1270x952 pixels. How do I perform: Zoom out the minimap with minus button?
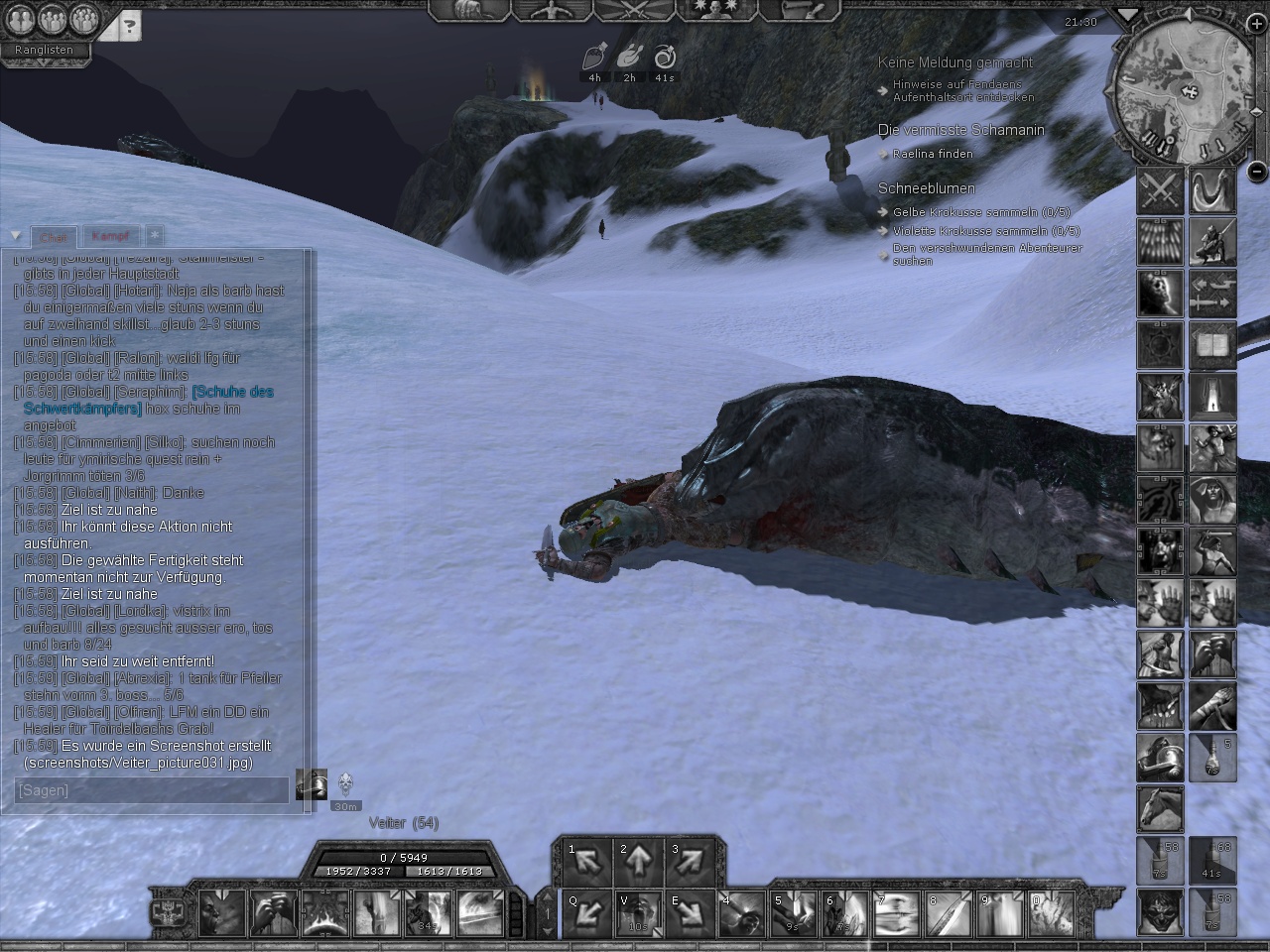click(1256, 170)
